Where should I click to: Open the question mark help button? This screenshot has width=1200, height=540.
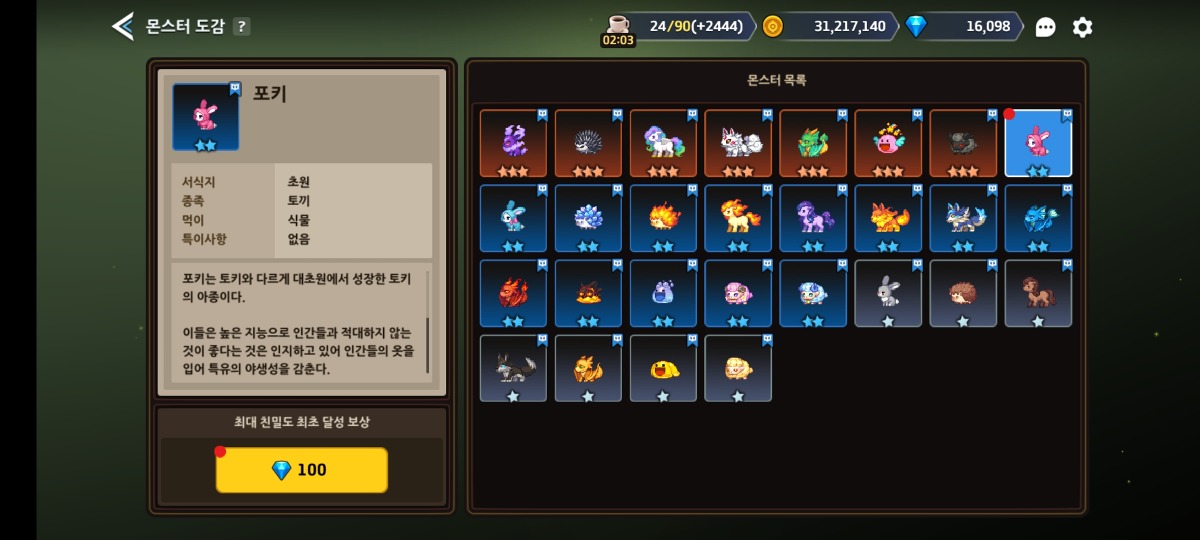click(x=242, y=26)
